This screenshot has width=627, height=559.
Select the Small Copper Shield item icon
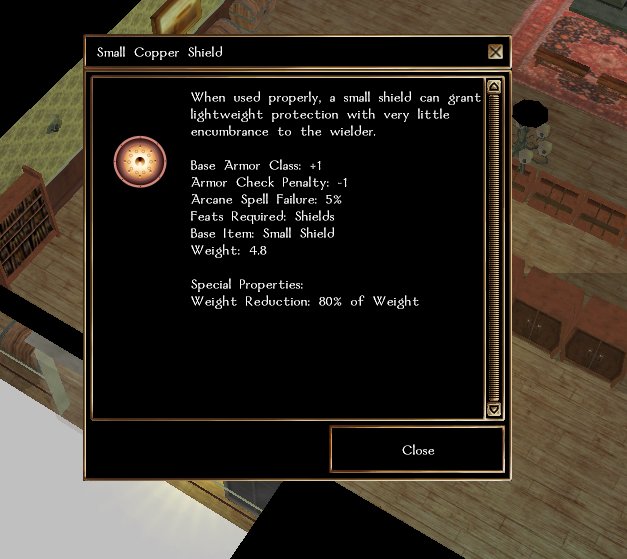click(x=139, y=161)
